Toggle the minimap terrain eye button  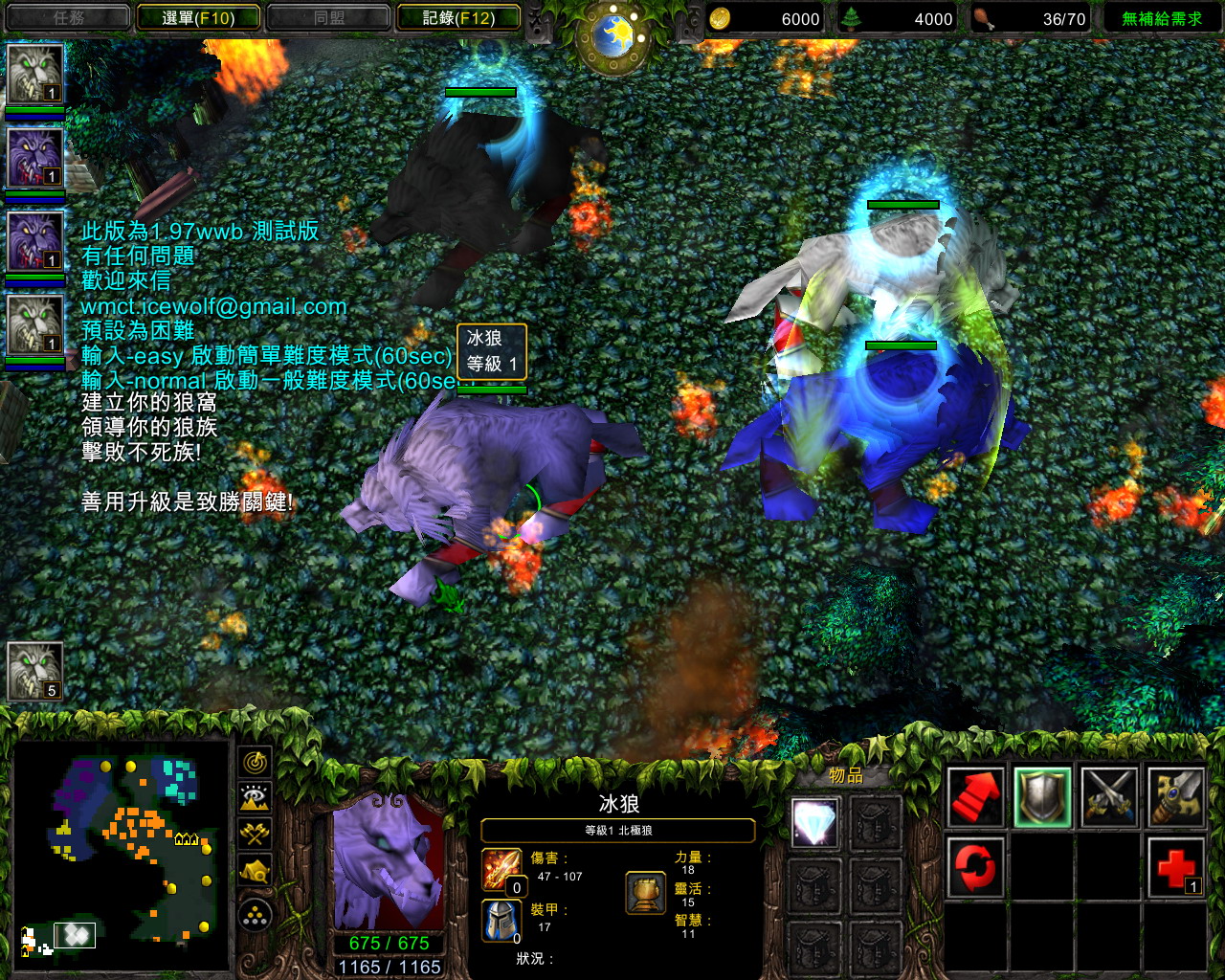pos(255,798)
